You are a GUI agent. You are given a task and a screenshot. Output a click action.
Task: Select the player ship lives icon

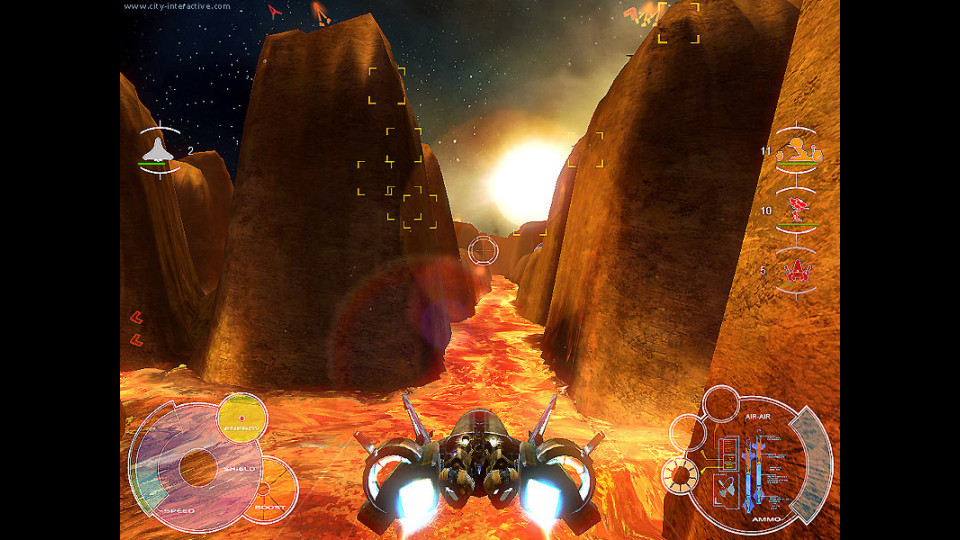point(158,150)
